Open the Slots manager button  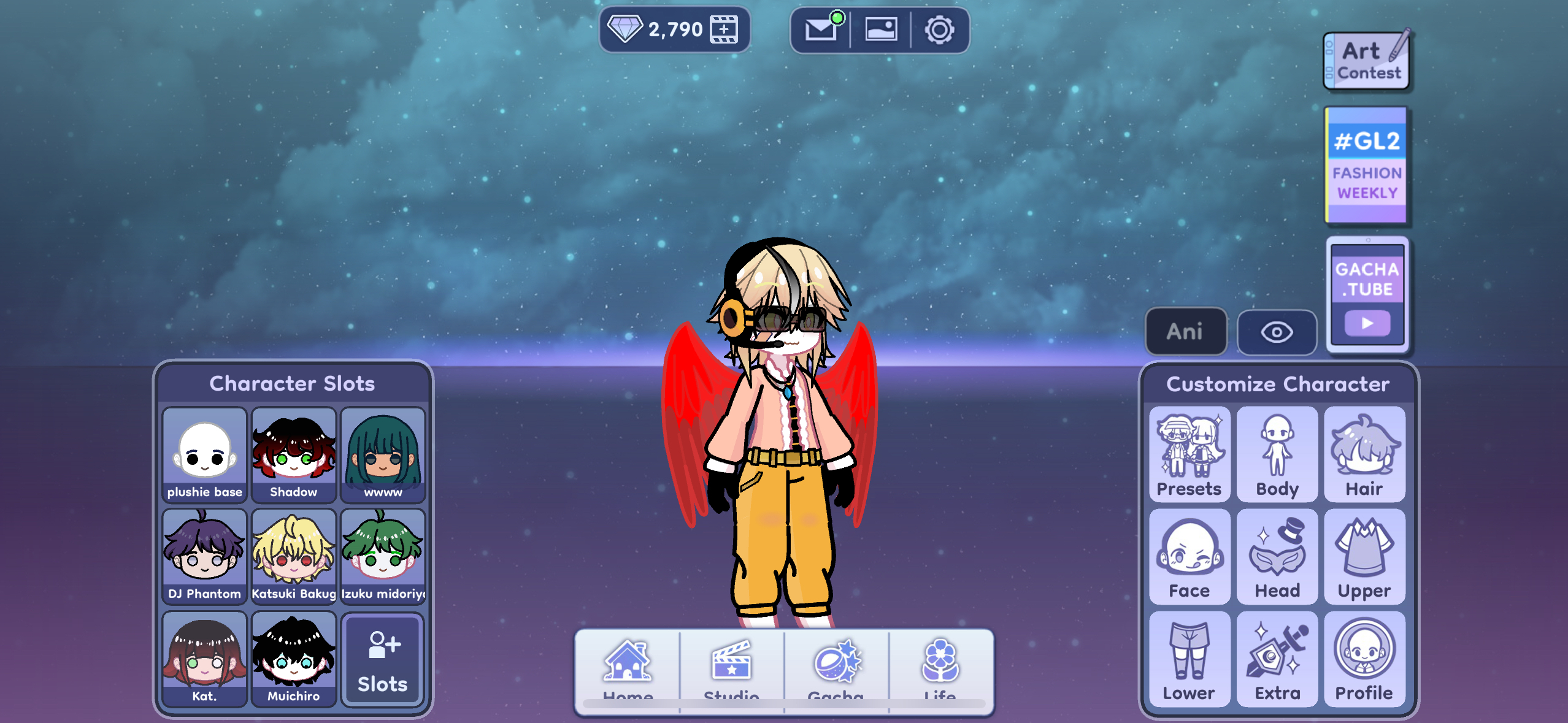coord(383,659)
